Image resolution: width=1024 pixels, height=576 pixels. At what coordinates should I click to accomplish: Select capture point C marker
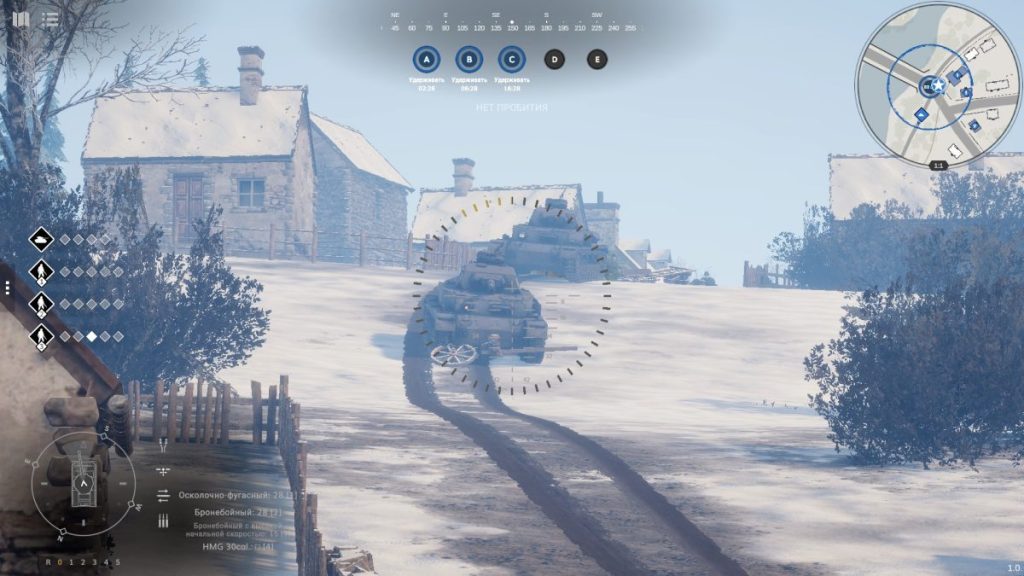pyautogui.click(x=511, y=59)
